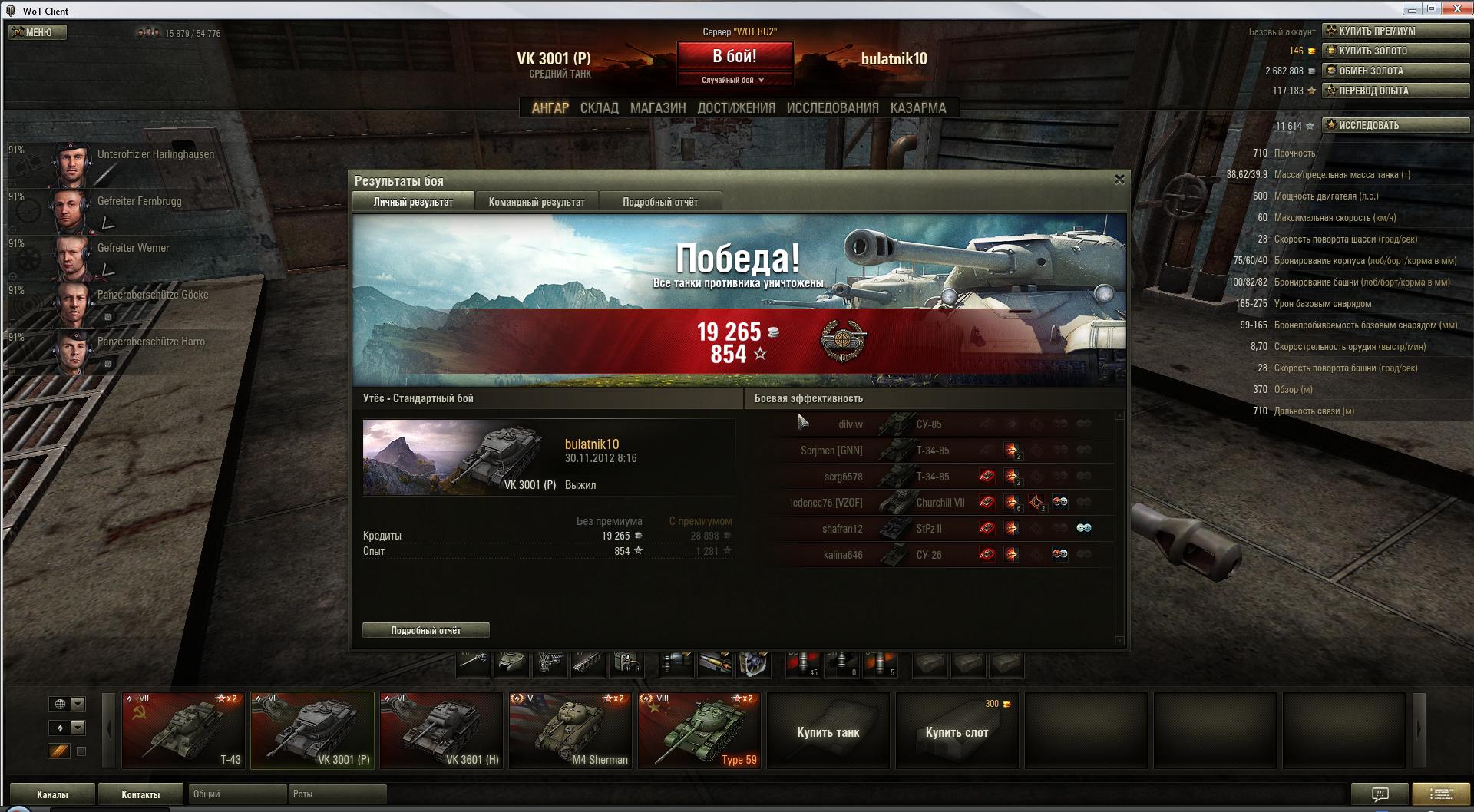The height and width of the screenshot is (812, 1474).
Task: Start a battle with В бой!
Action: [x=735, y=57]
